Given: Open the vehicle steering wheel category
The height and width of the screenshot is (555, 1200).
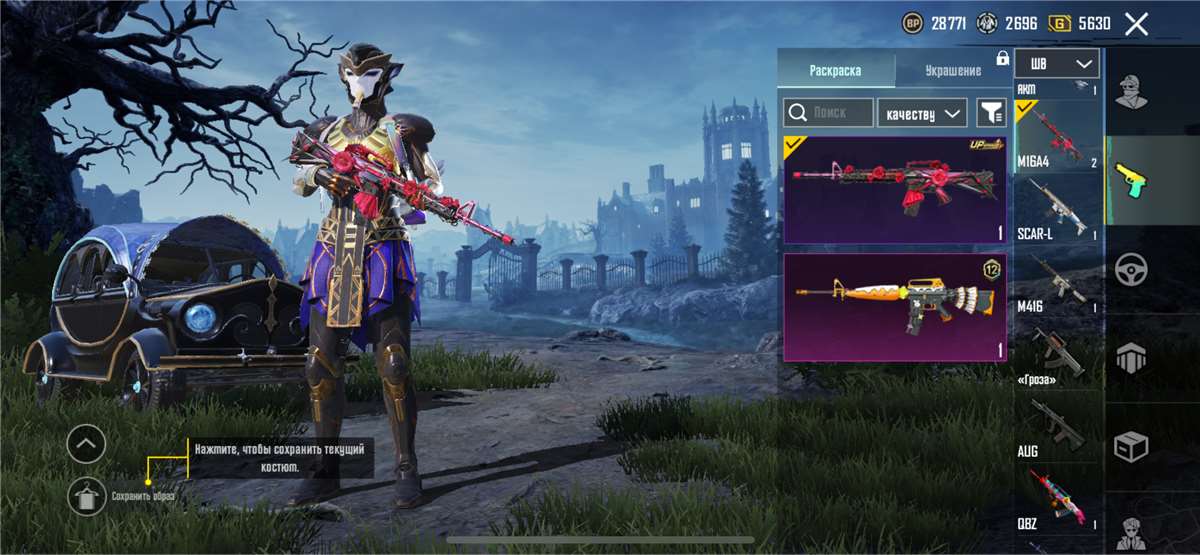Looking at the screenshot, I should 1132,269.
